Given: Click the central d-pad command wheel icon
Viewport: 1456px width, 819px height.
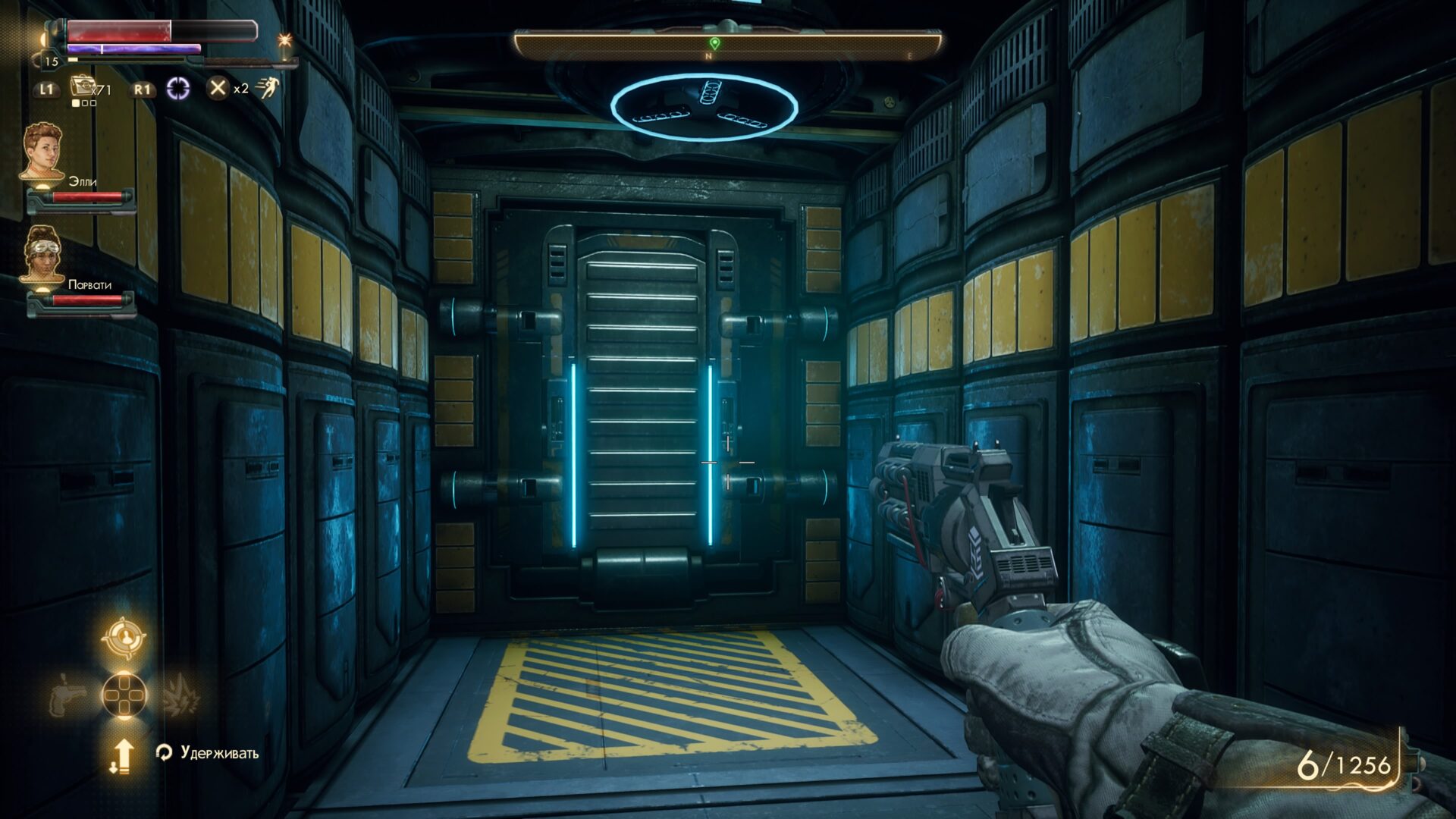Looking at the screenshot, I should coord(124,695).
